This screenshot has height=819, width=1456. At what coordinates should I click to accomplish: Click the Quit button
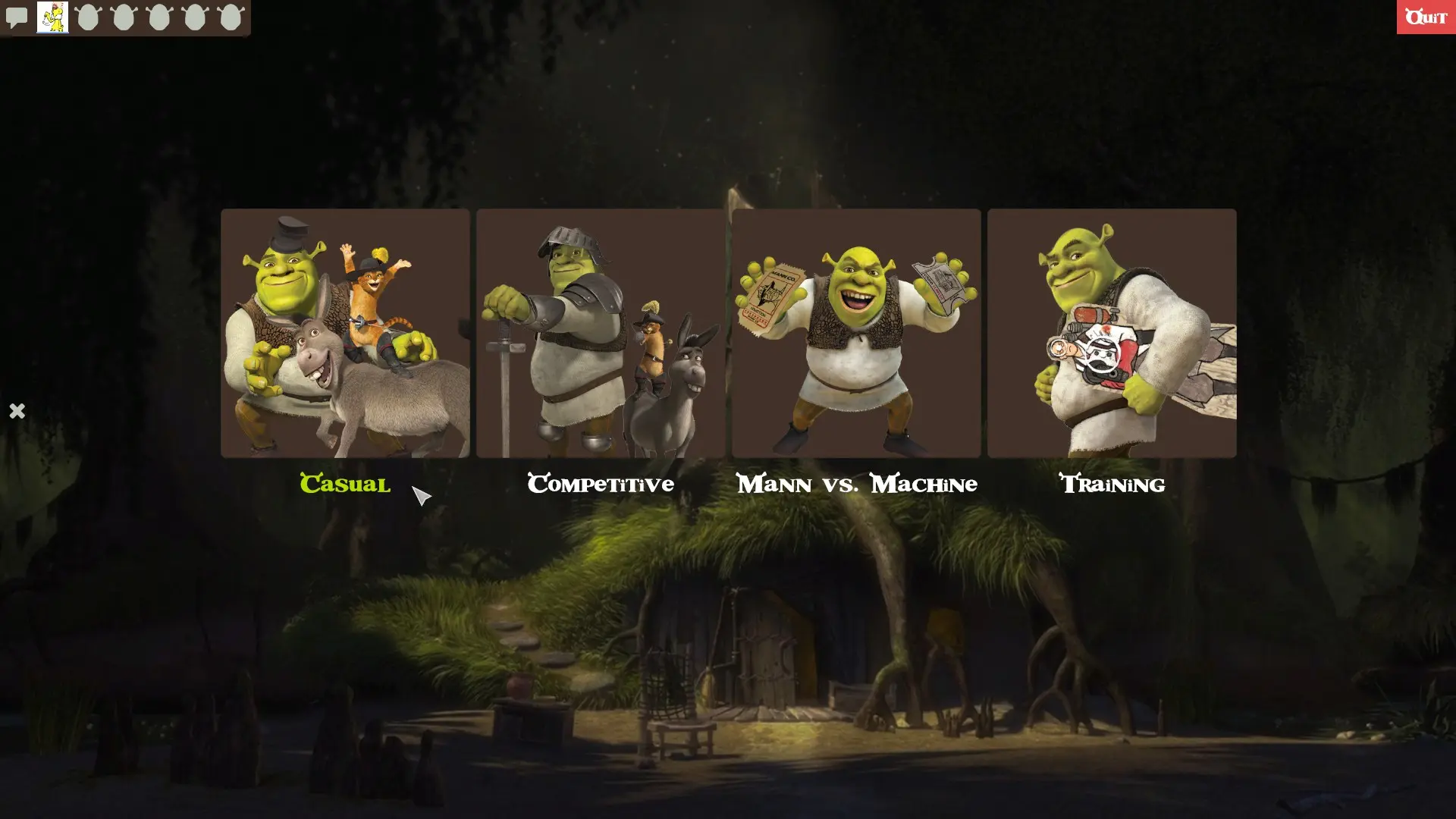[1426, 17]
